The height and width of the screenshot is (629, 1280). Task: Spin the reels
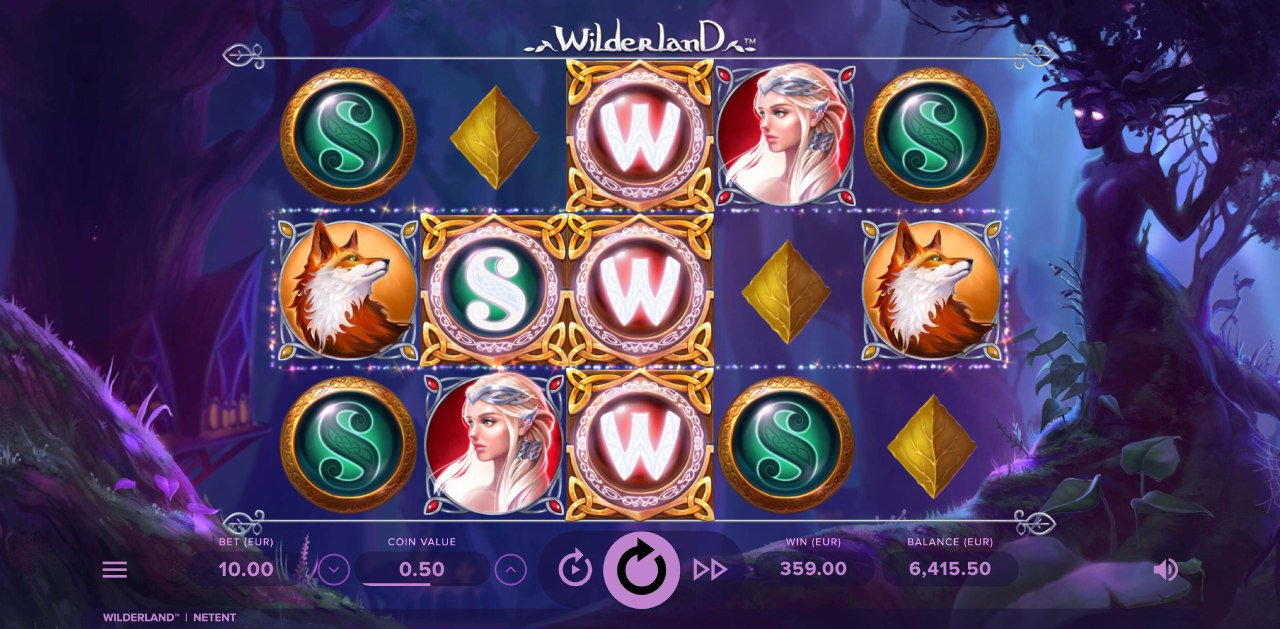[x=640, y=569]
